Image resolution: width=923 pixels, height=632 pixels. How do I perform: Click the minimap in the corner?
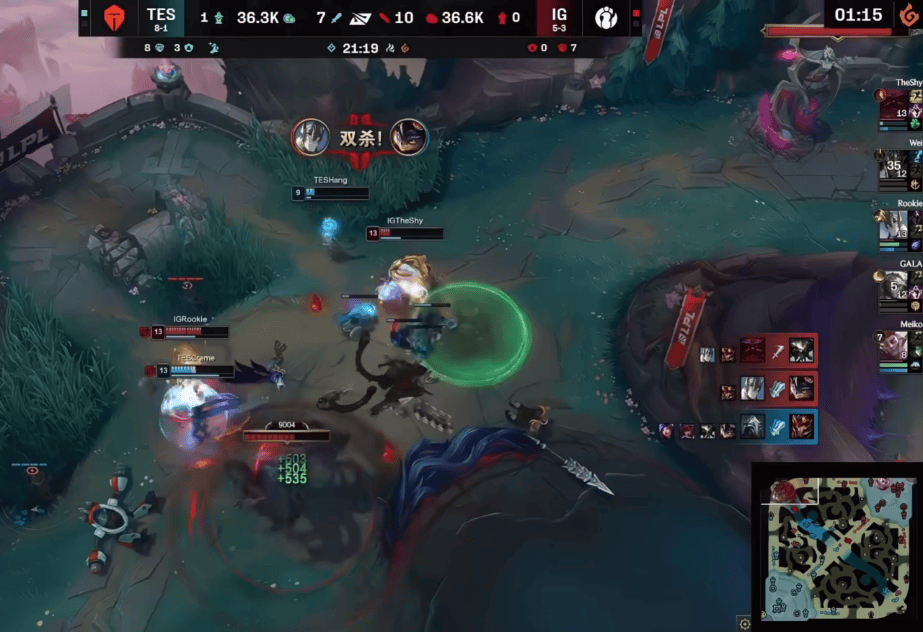click(x=836, y=546)
